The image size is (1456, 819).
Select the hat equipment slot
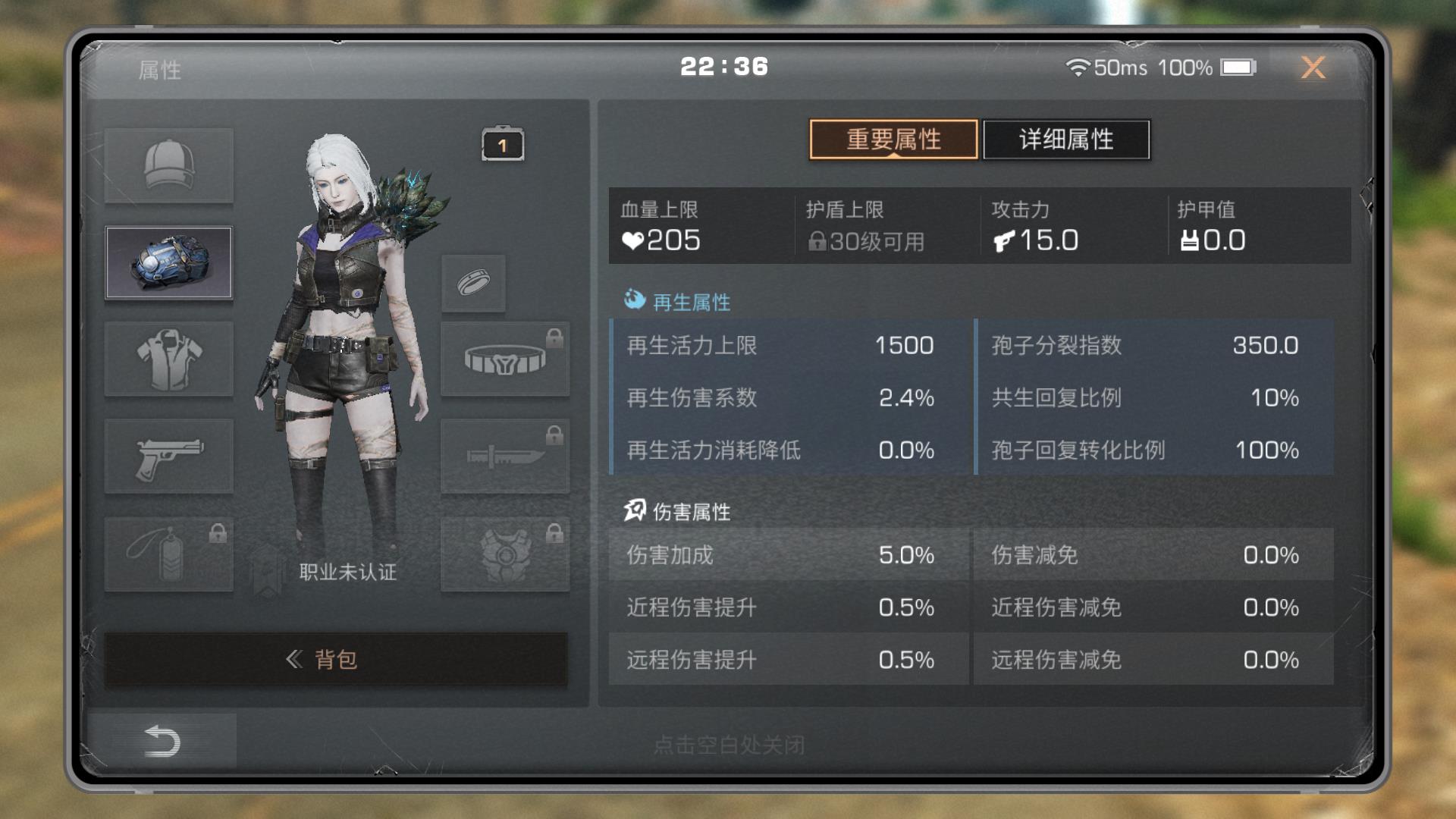click(x=168, y=165)
